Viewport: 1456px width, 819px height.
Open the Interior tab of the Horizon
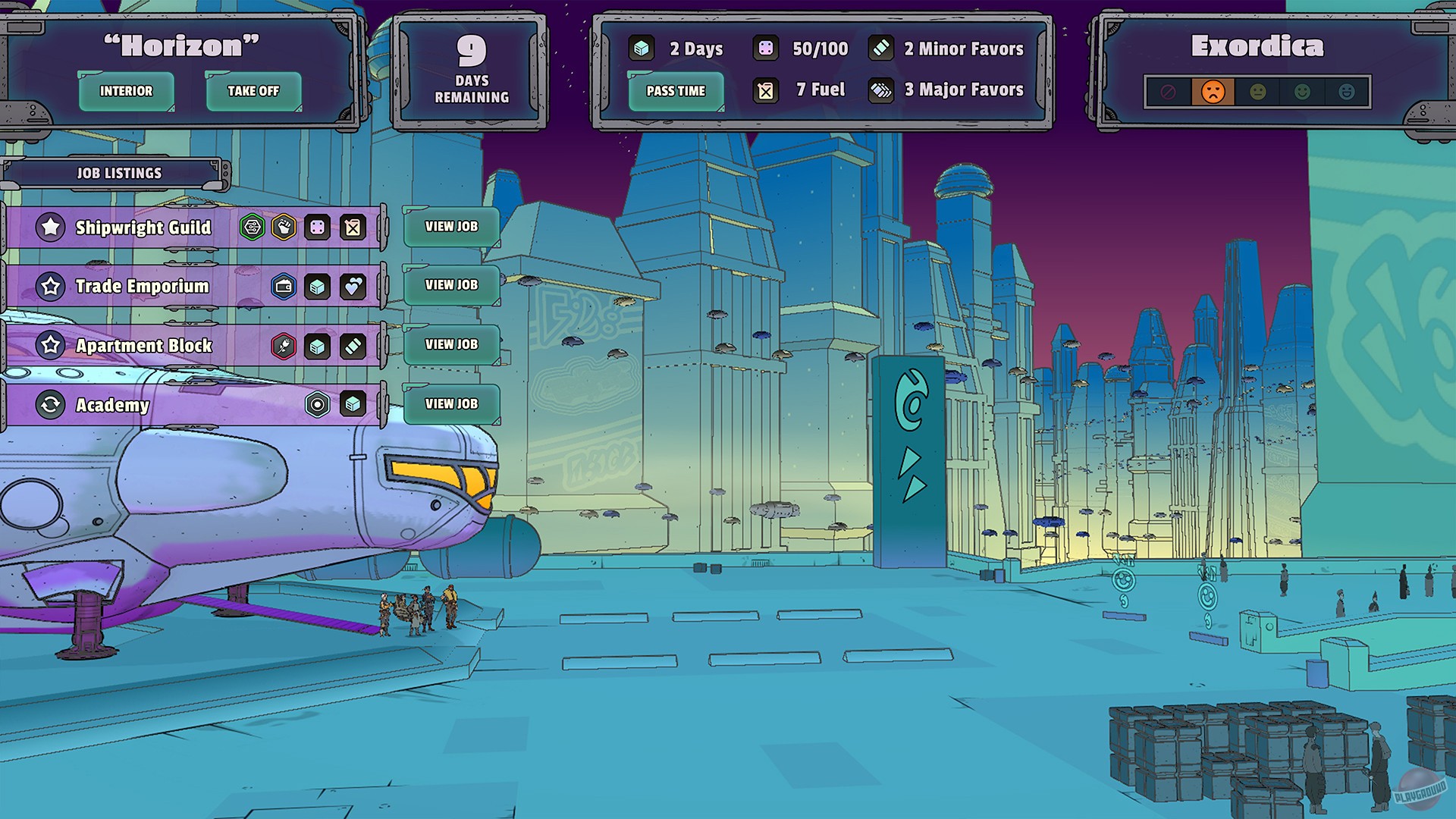126,91
